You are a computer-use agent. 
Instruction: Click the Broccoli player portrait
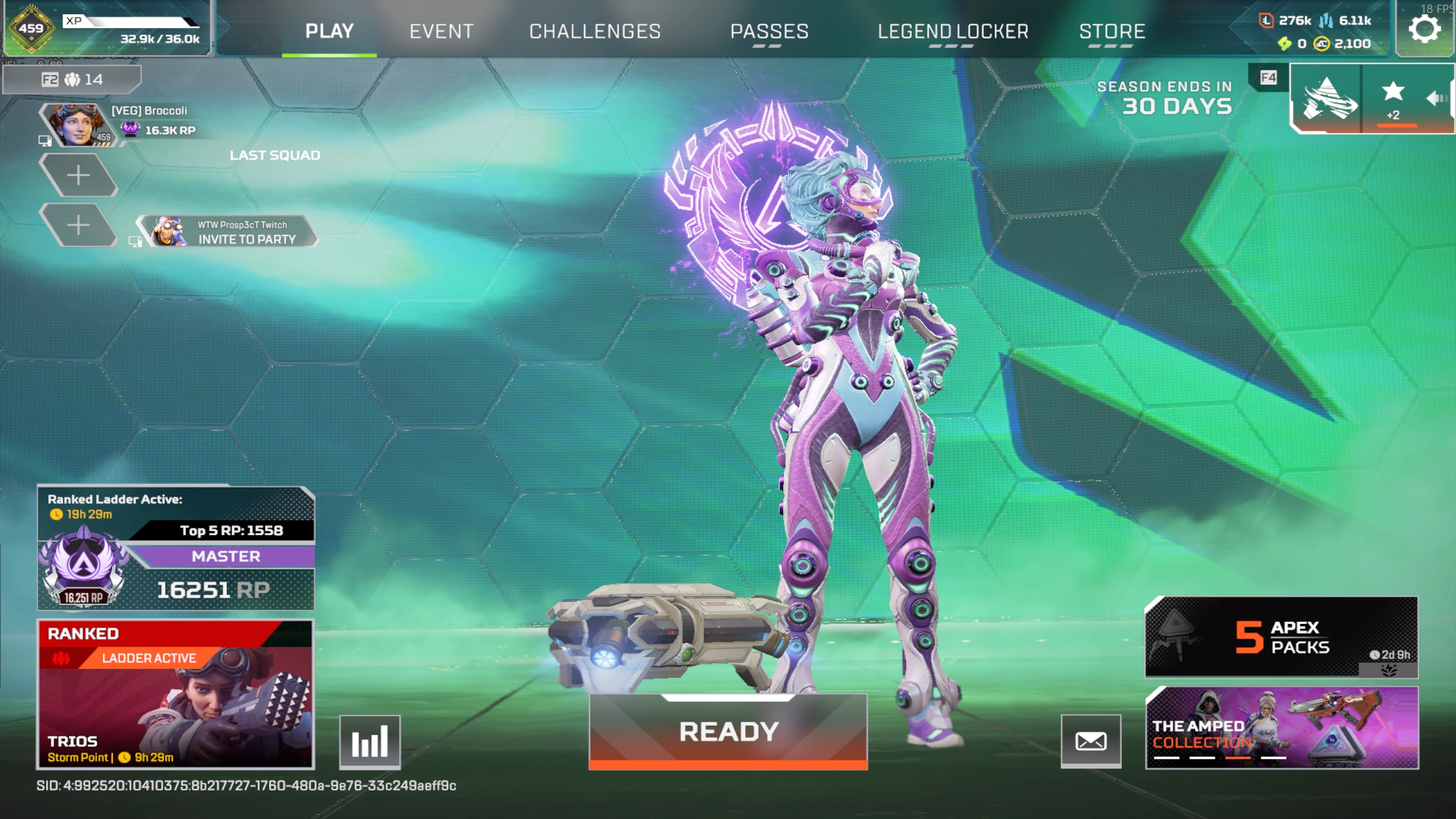77,124
